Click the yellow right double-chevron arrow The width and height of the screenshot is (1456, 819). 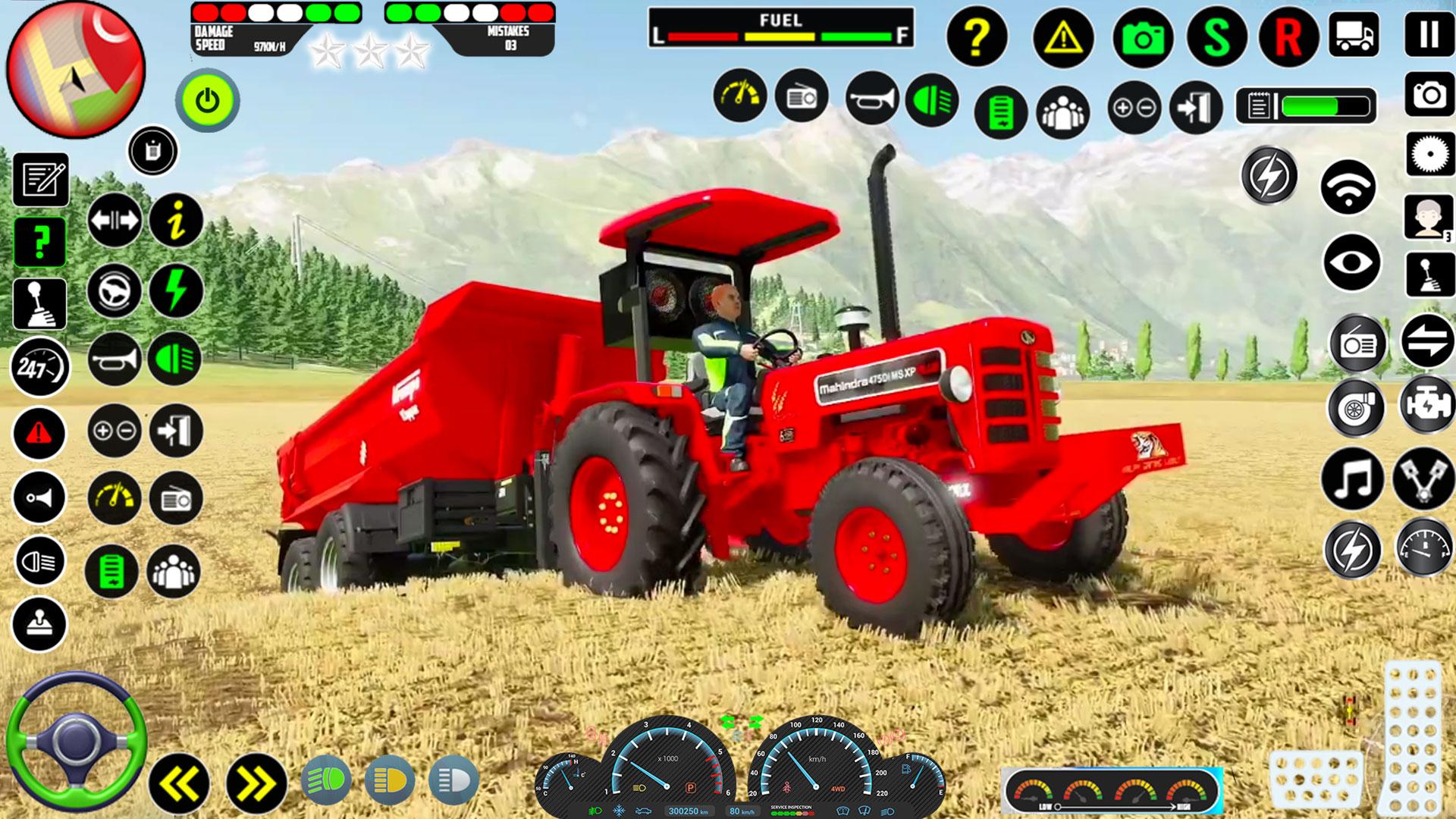(x=256, y=783)
